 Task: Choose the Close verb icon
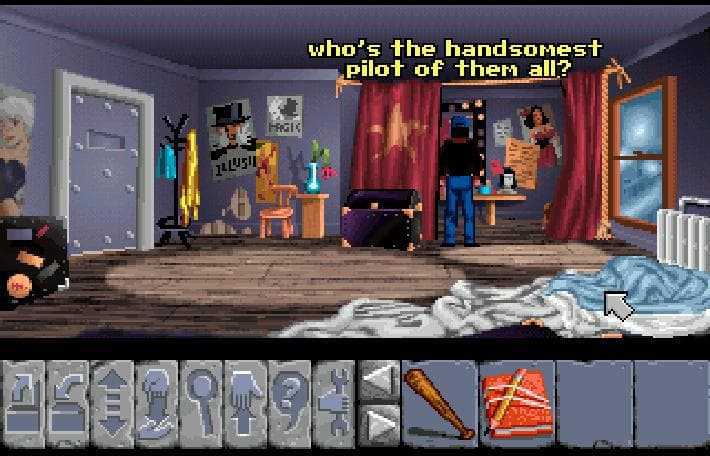tap(68, 400)
